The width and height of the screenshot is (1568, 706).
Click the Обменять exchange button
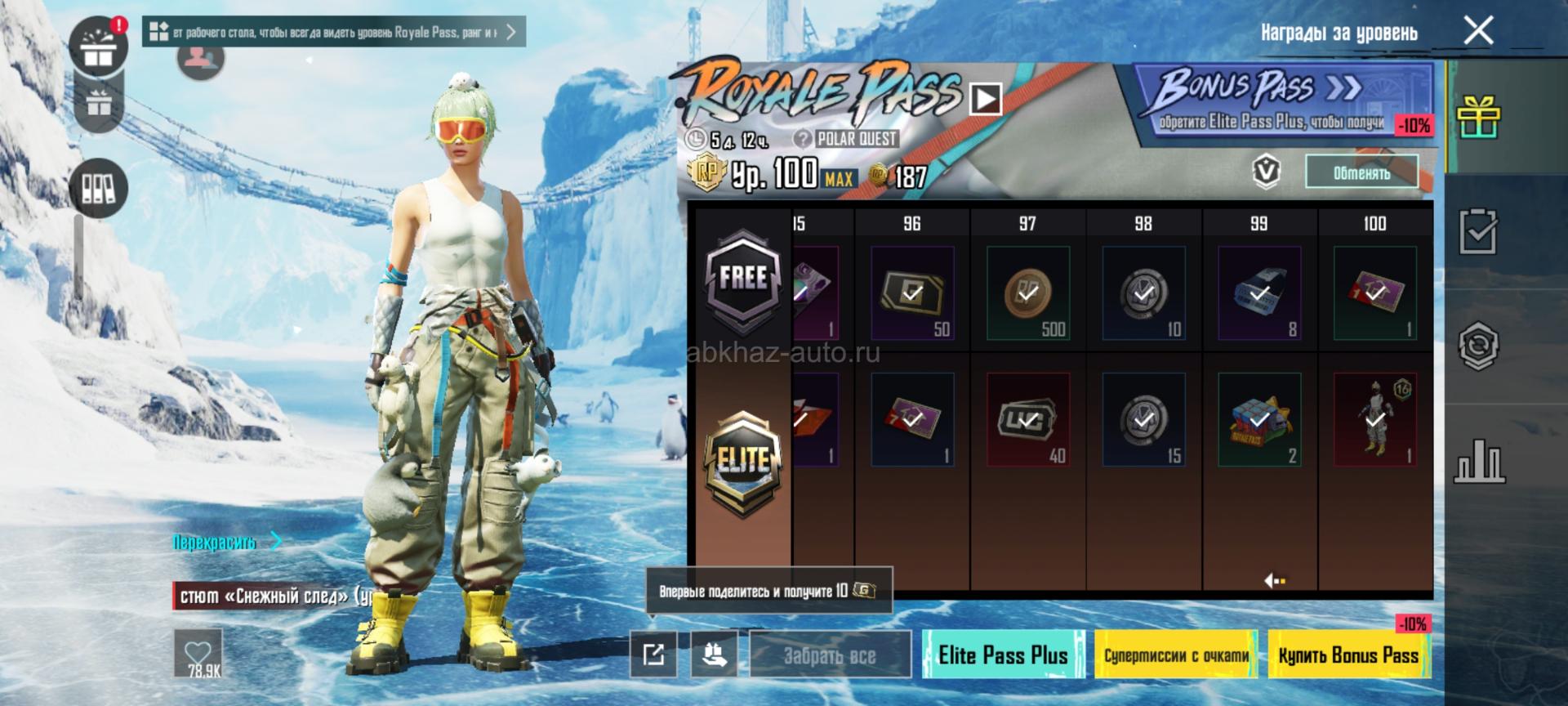point(1361,172)
